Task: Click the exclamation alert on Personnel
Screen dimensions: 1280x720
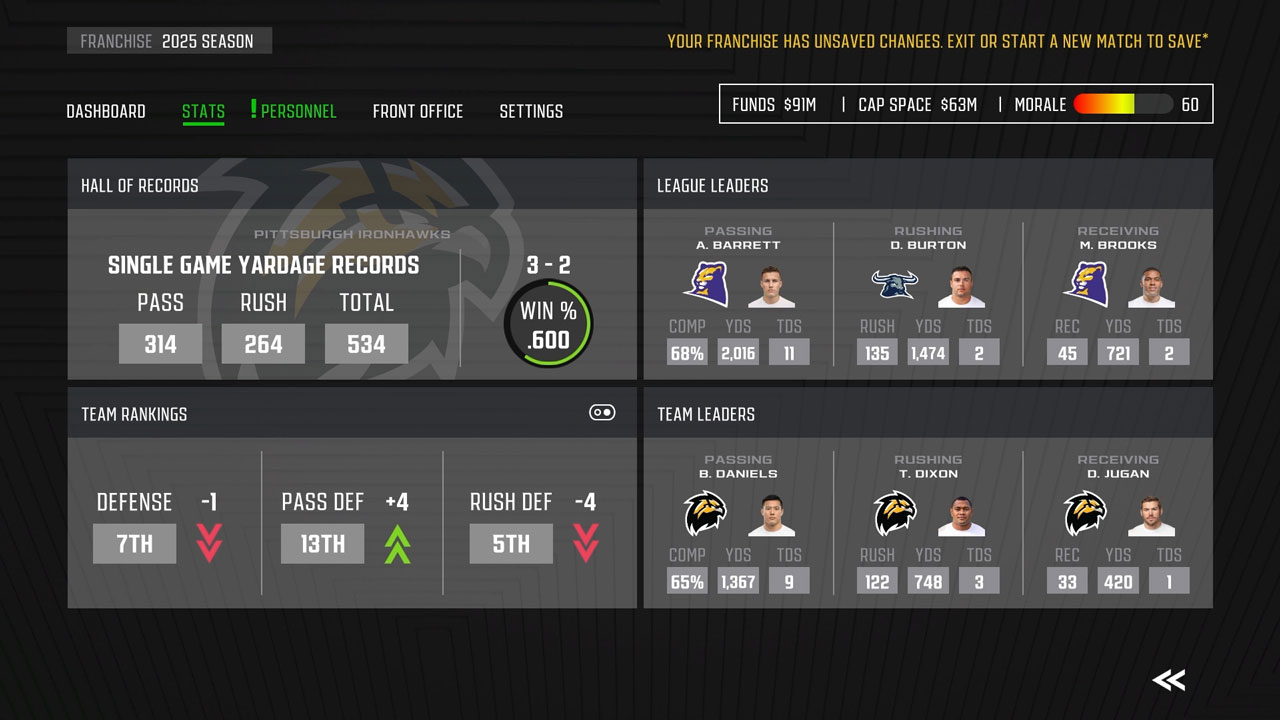Action: pos(252,110)
